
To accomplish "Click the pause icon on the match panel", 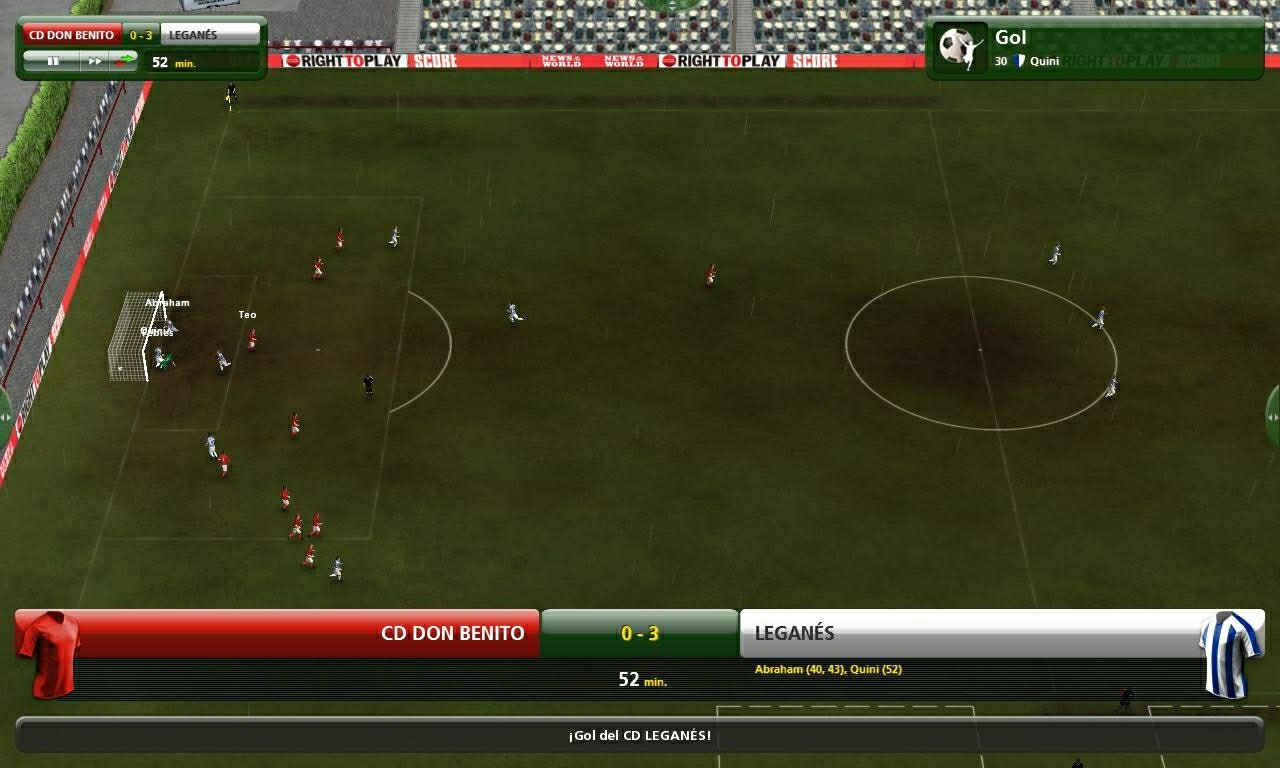I will coord(55,61).
